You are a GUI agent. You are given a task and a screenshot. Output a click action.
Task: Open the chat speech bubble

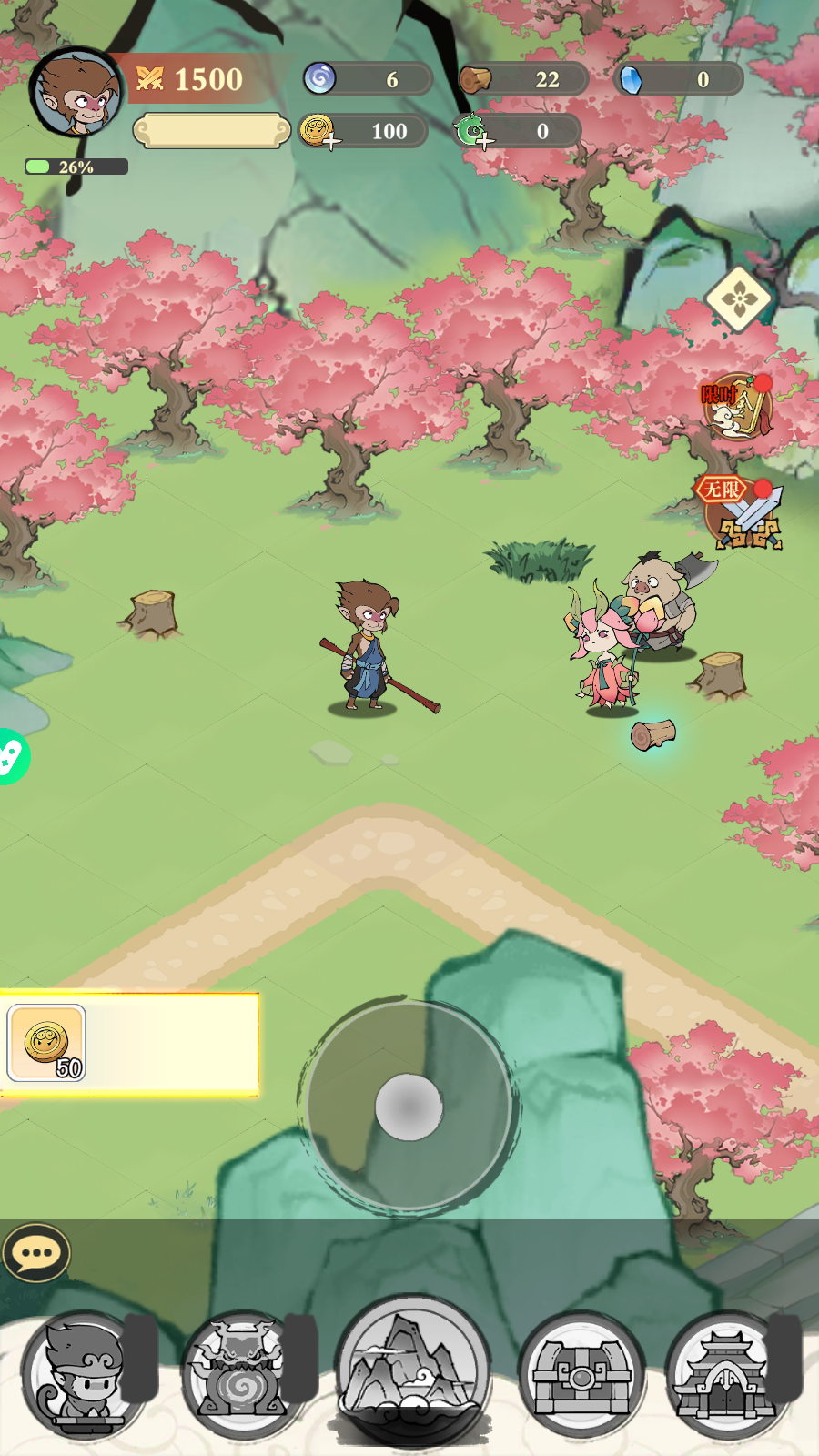36,1254
